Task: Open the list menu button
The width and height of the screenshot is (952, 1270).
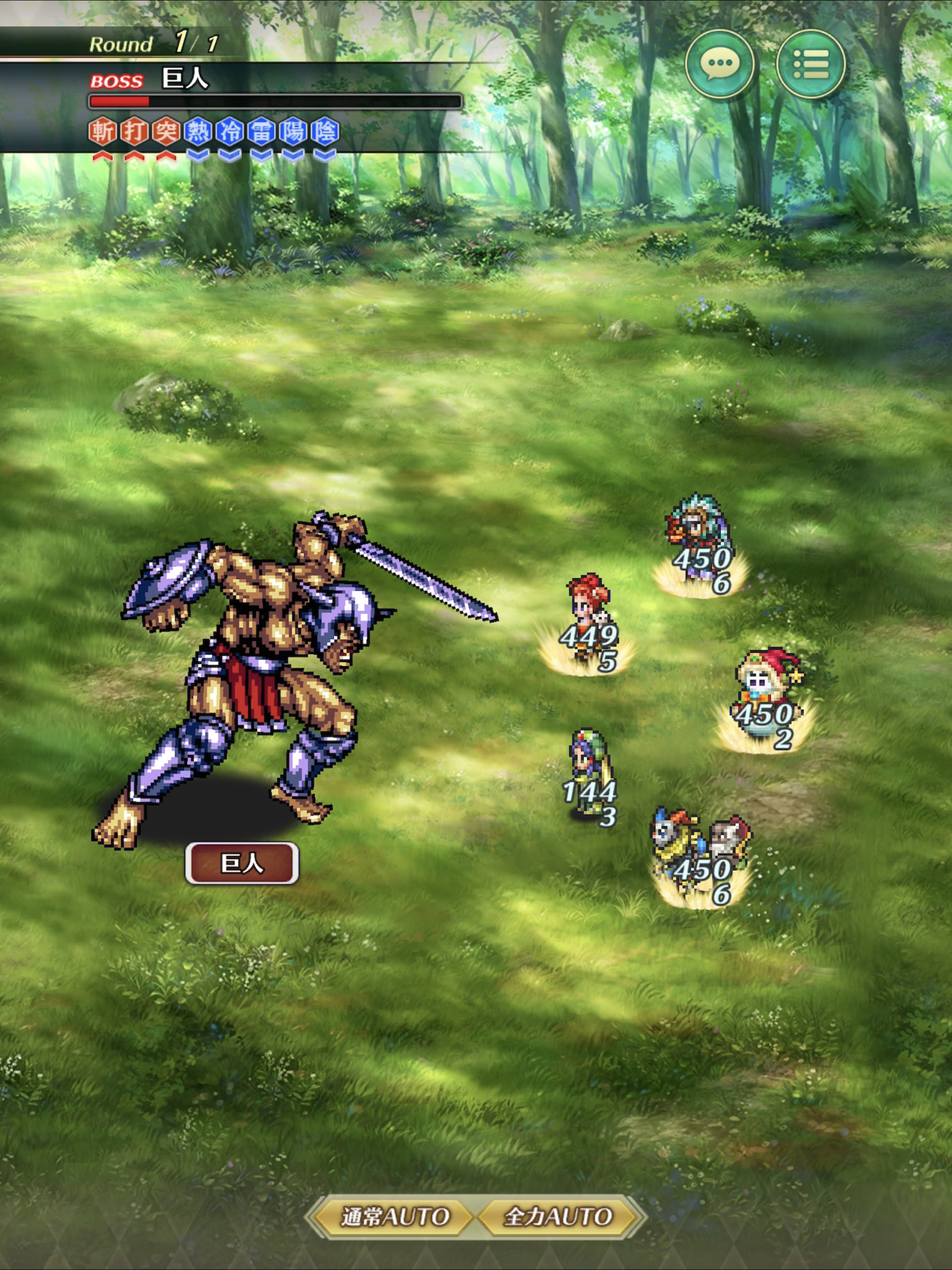Action: tap(810, 64)
